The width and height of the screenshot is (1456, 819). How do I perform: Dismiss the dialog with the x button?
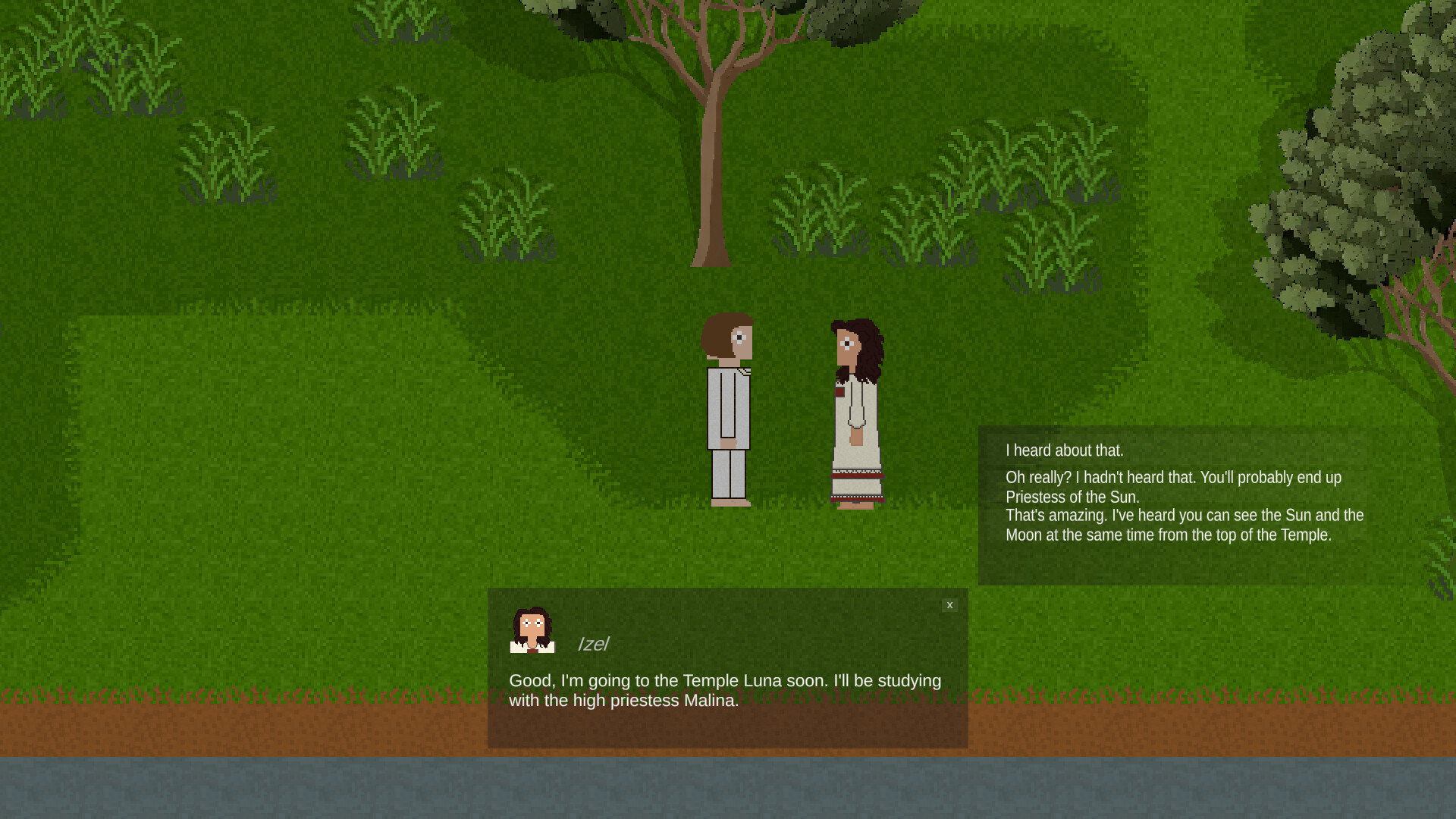tap(949, 605)
